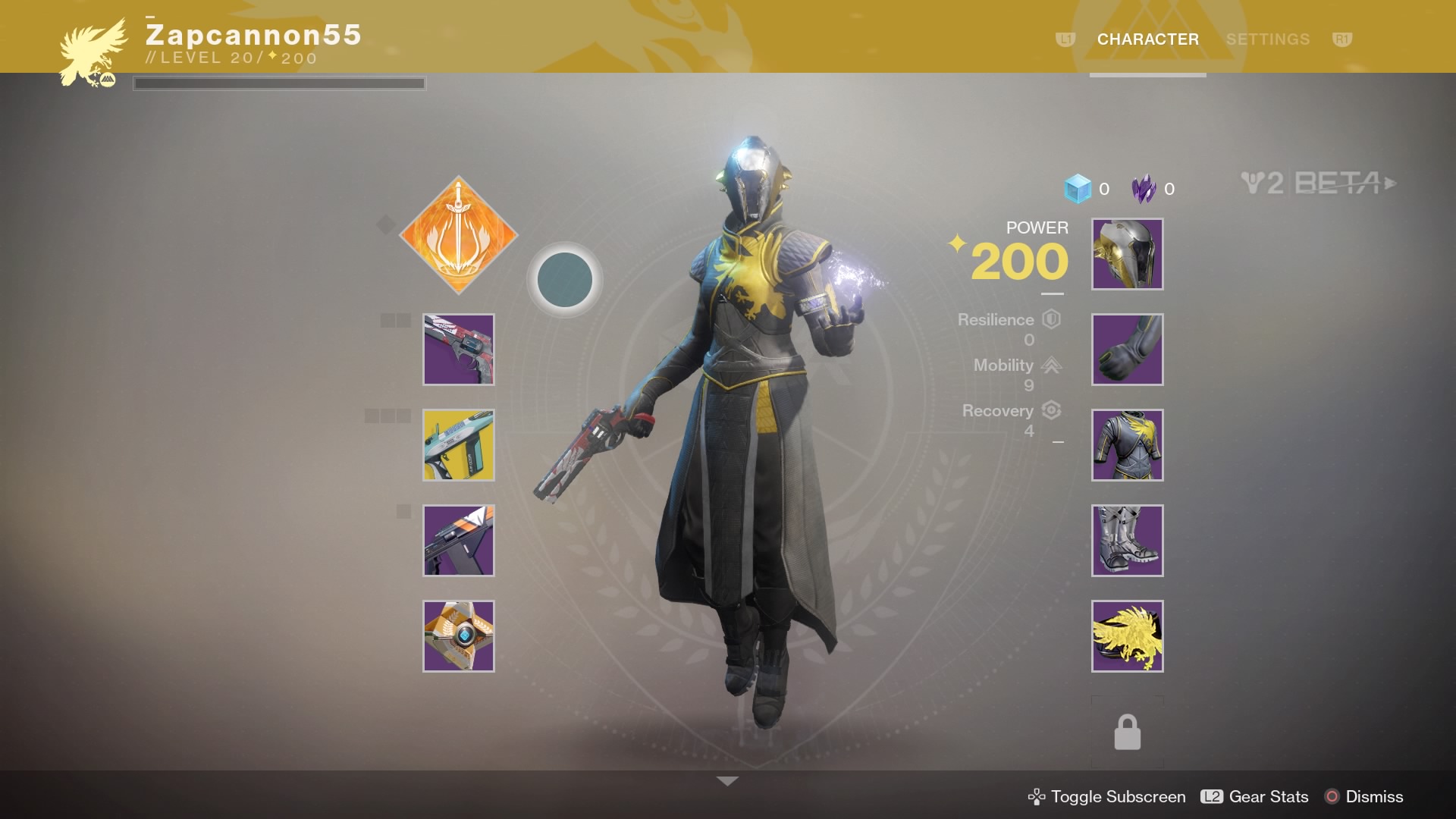
Task: Select the gauntlets armor slot
Action: 1127,350
